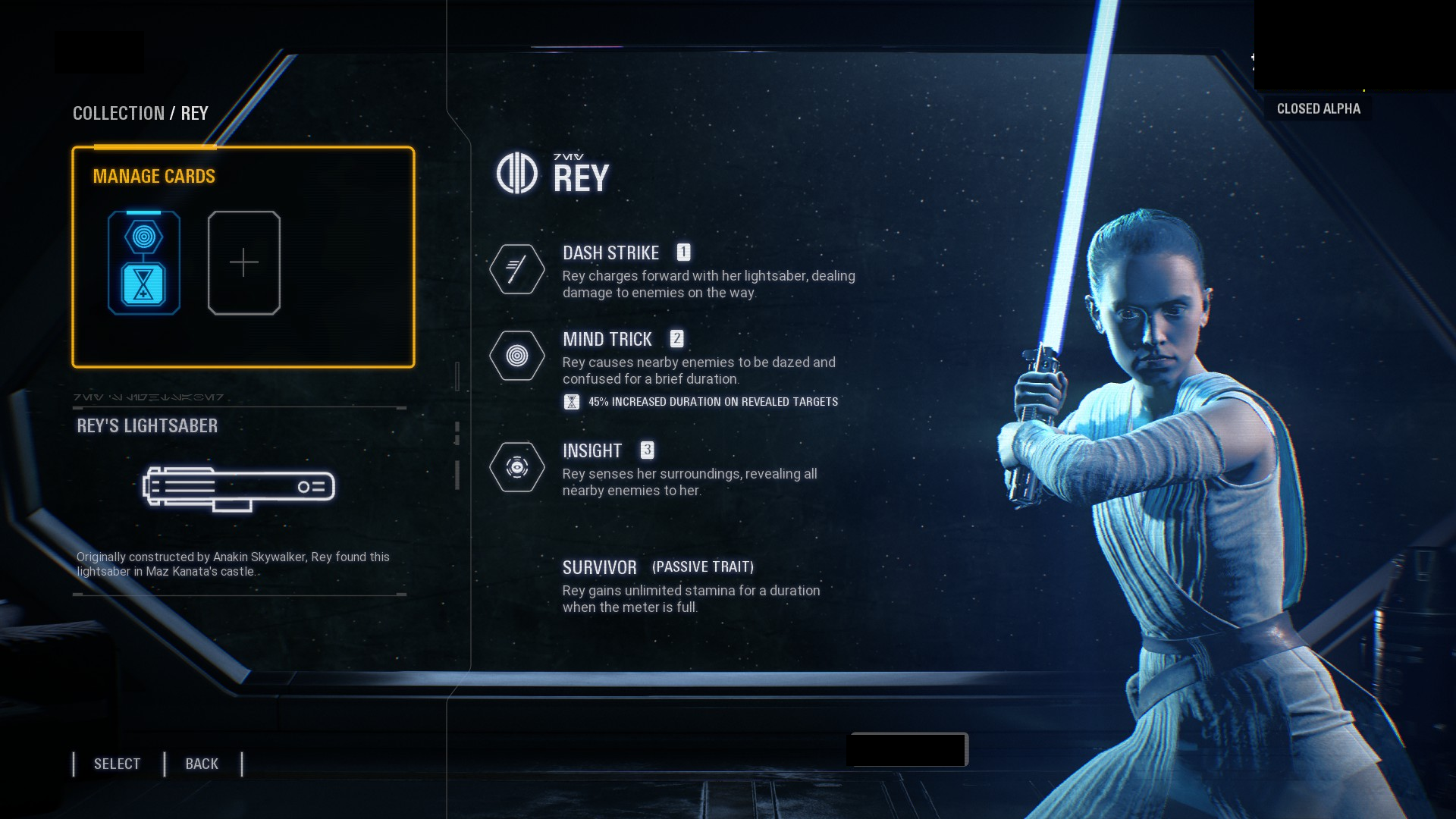Screen dimensions: 1456x819
Task: Select the equipped Mind Trick star card
Action: [144, 262]
